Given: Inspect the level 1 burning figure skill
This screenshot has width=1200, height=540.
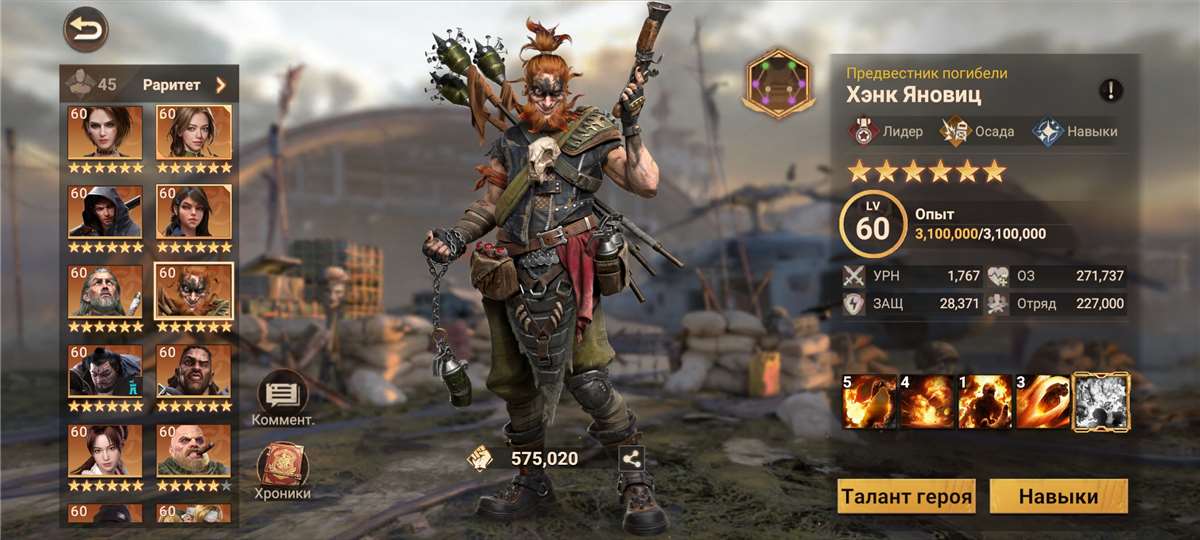Looking at the screenshot, I should pyautogui.click(x=985, y=401).
